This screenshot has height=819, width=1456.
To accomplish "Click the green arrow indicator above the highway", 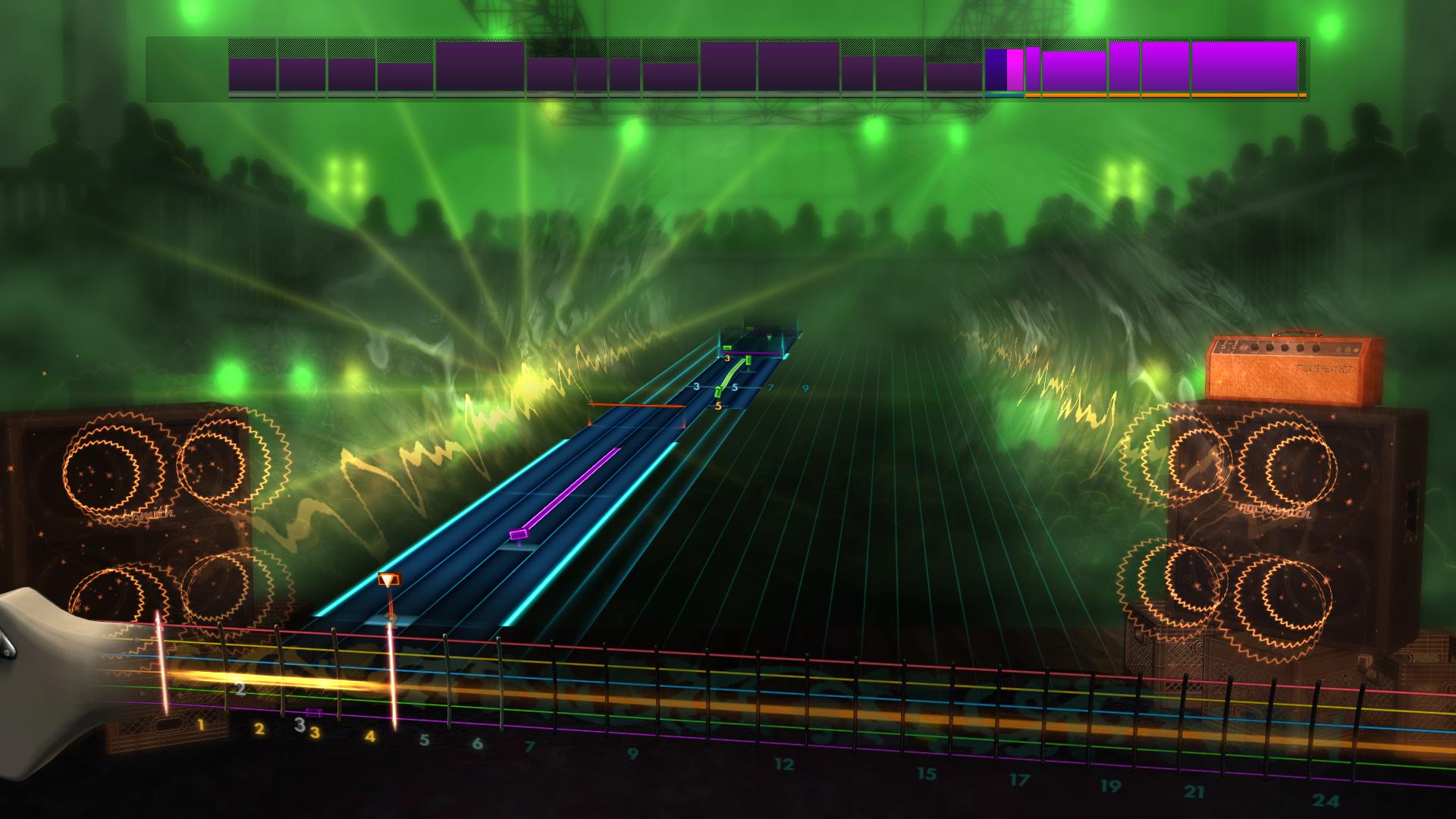I will pyautogui.click(x=768, y=338).
